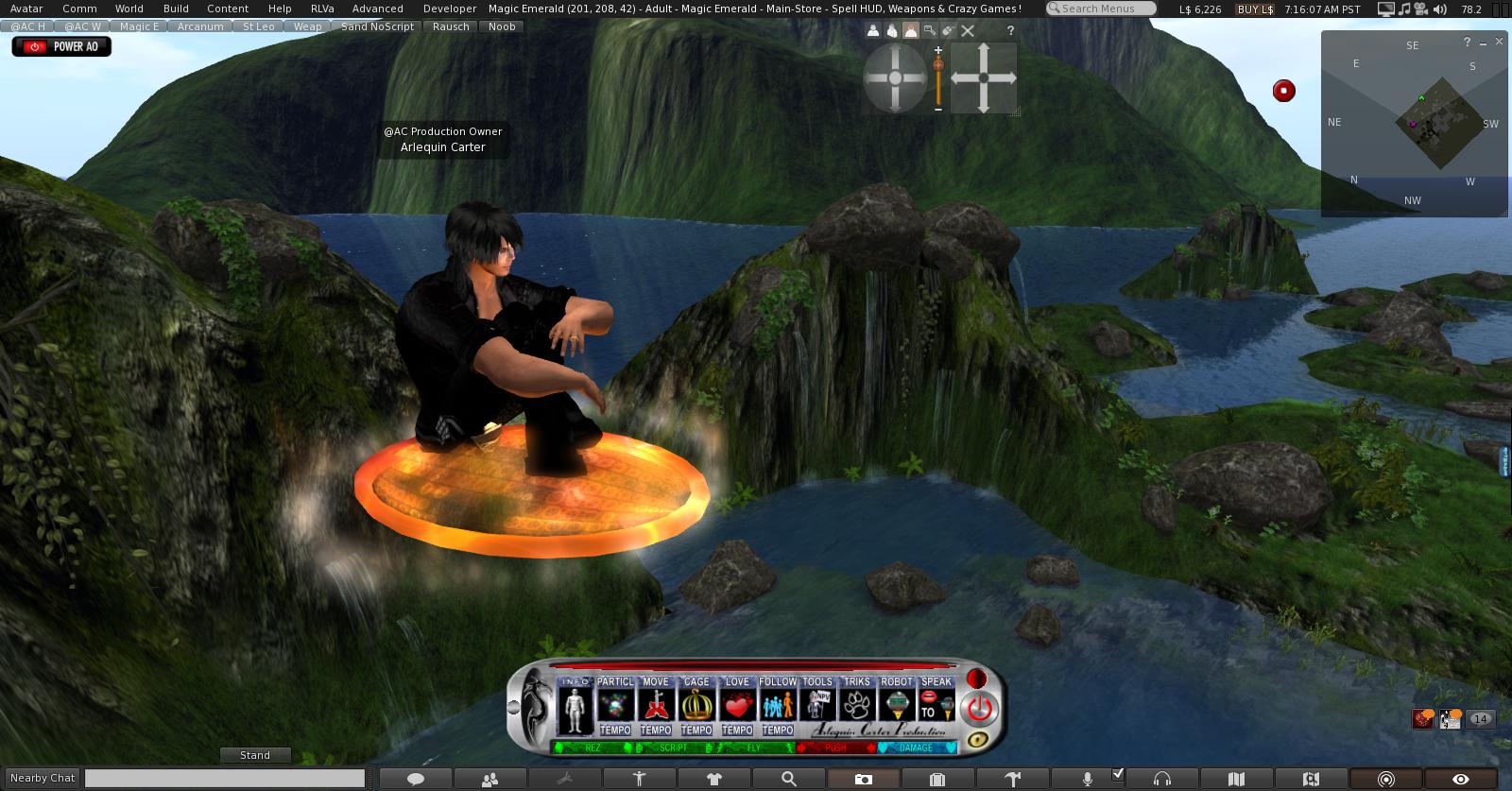
Task: Open the Build menu
Action: (x=176, y=9)
